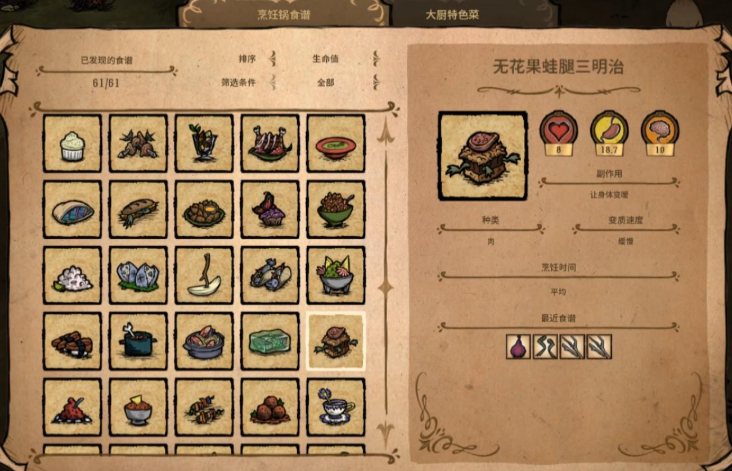The height and width of the screenshot is (471, 732).
Task: Choose the rack of ribs recipe
Action: coord(270,144)
